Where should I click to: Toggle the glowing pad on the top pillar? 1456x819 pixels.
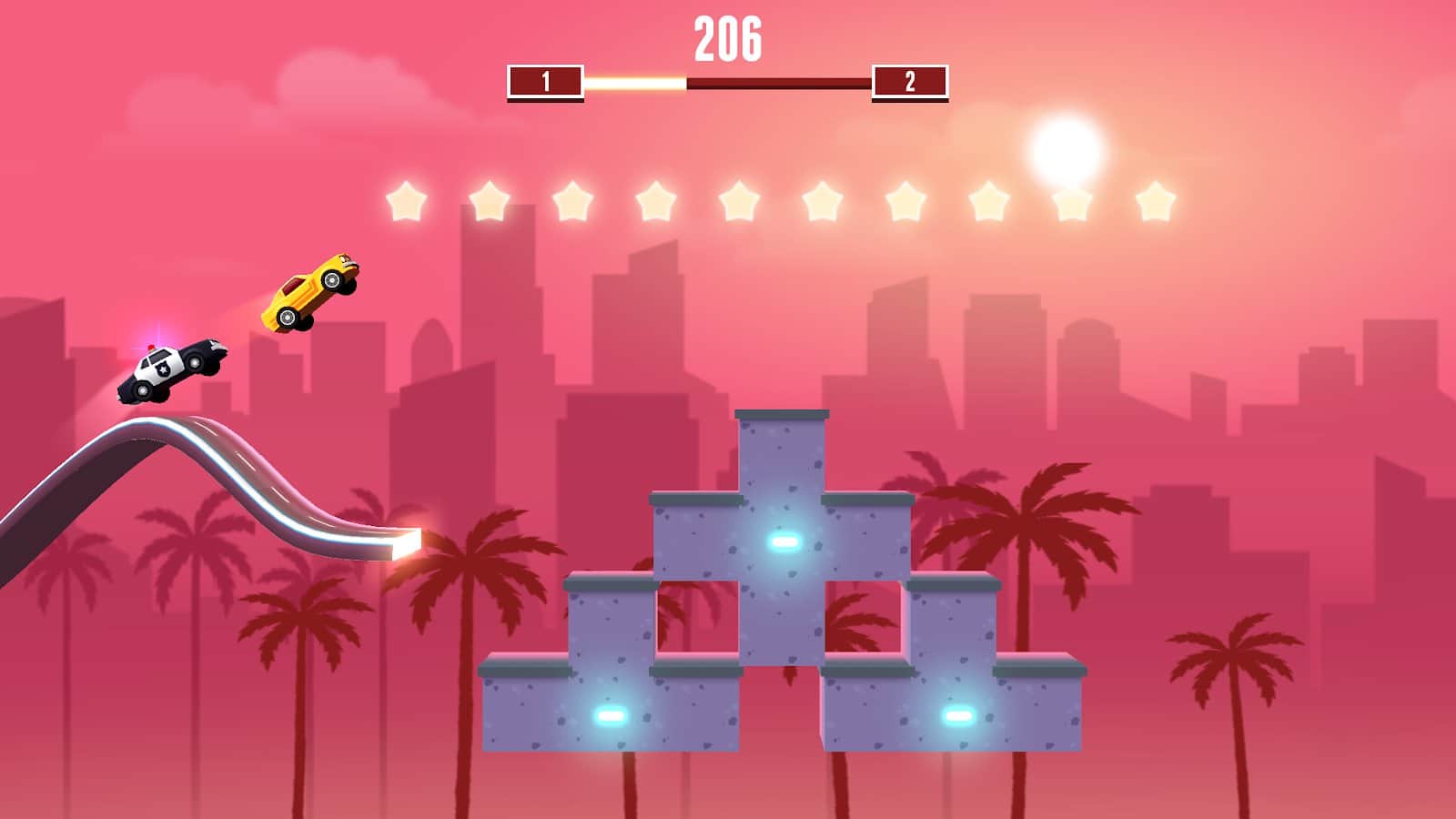[781, 543]
